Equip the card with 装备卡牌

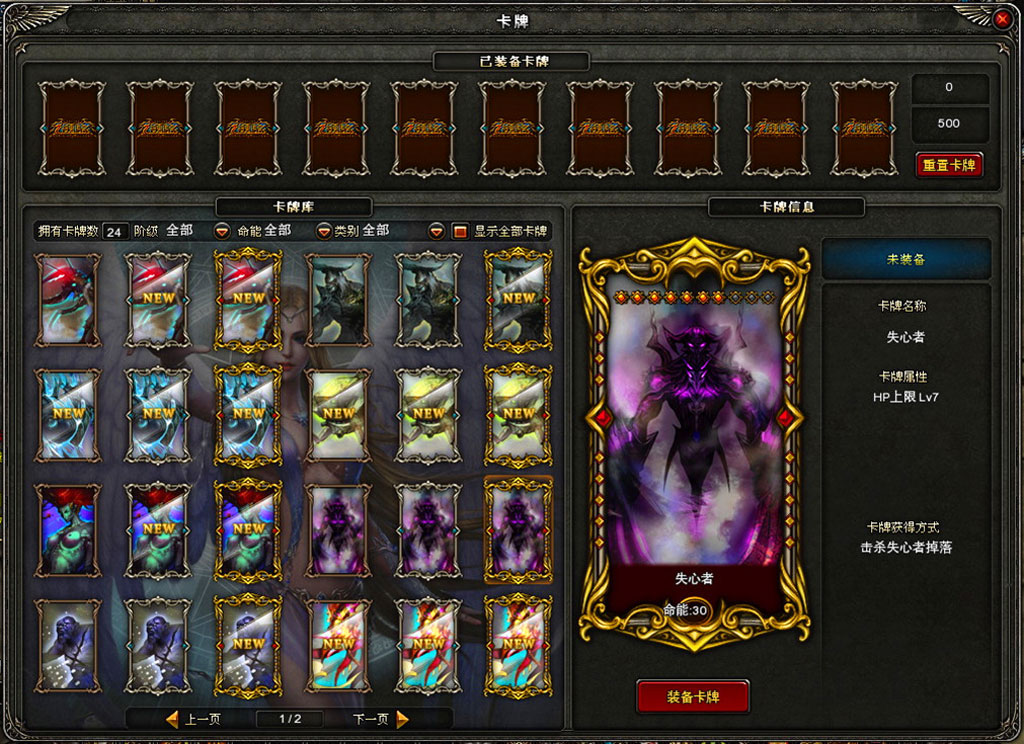click(693, 696)
